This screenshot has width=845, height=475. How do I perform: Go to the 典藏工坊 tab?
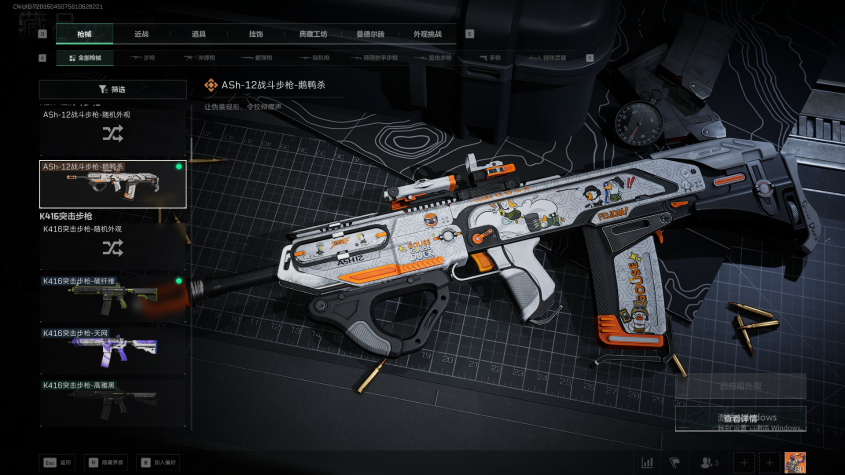(x=313, y=34)
